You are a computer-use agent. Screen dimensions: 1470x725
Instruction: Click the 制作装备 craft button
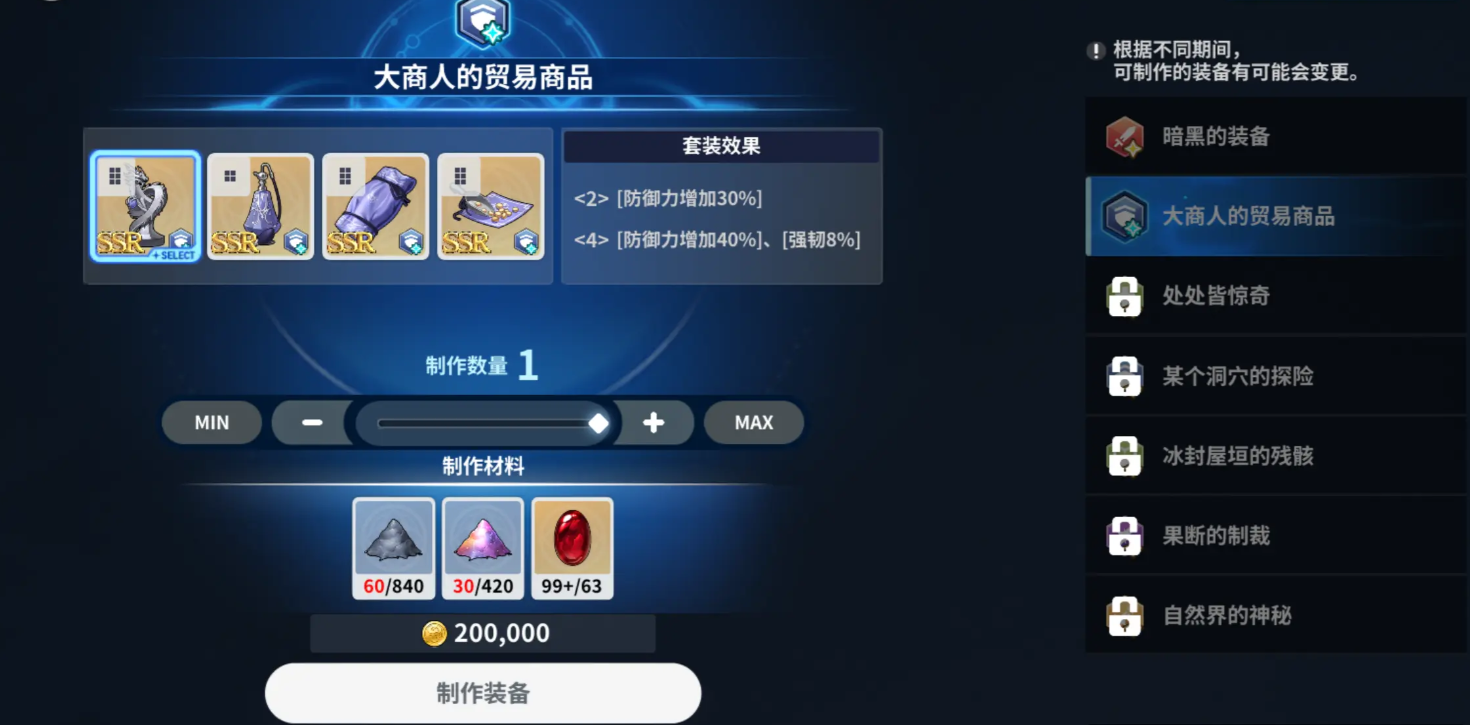click(482, 692)
